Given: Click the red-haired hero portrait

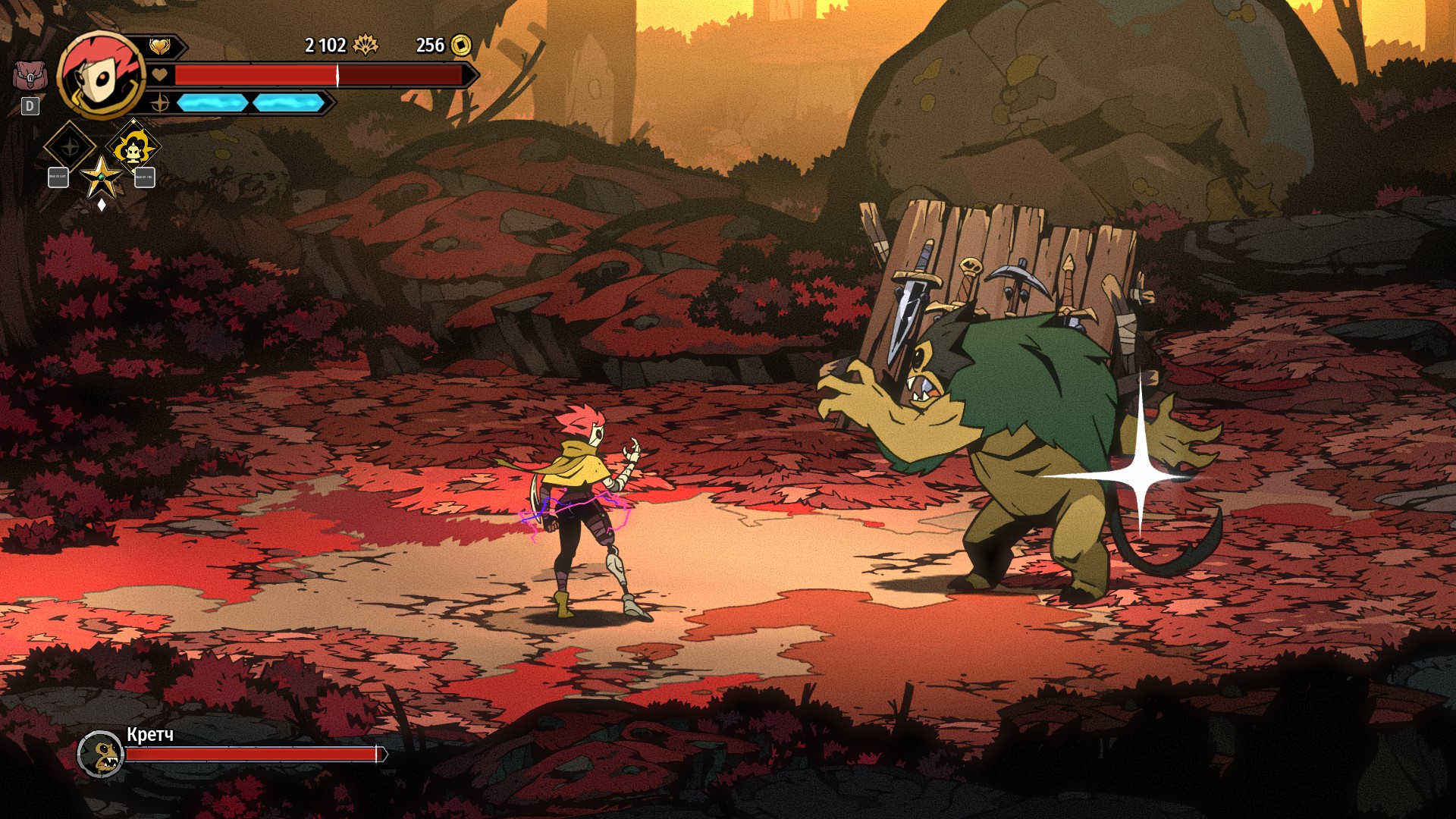Looking at the screenshot, I should (x=101, y=76).
